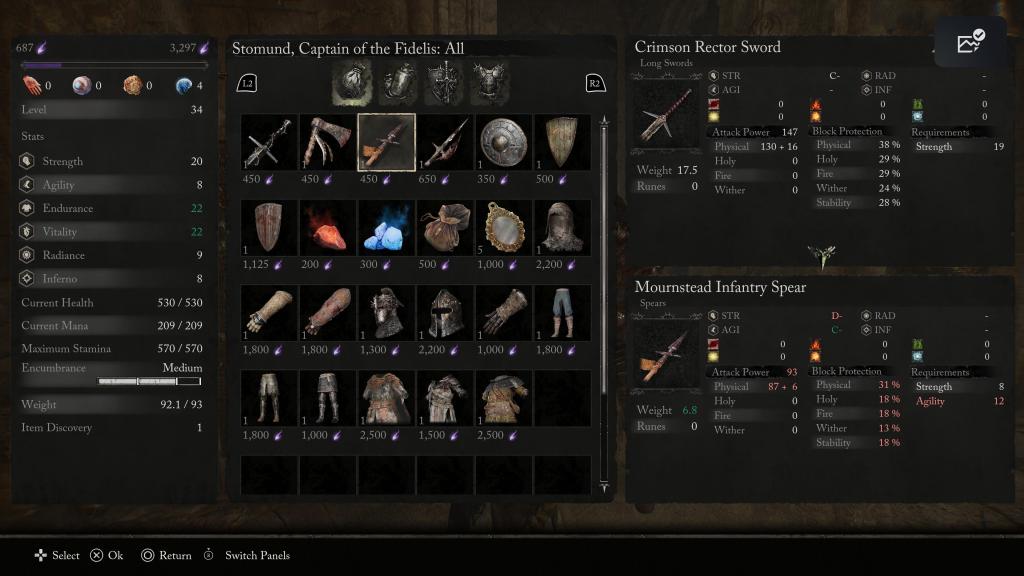Pick the chainmail hood costing 2,200
The height and width of the screenshot is (576, 1024).
[562, 227]
